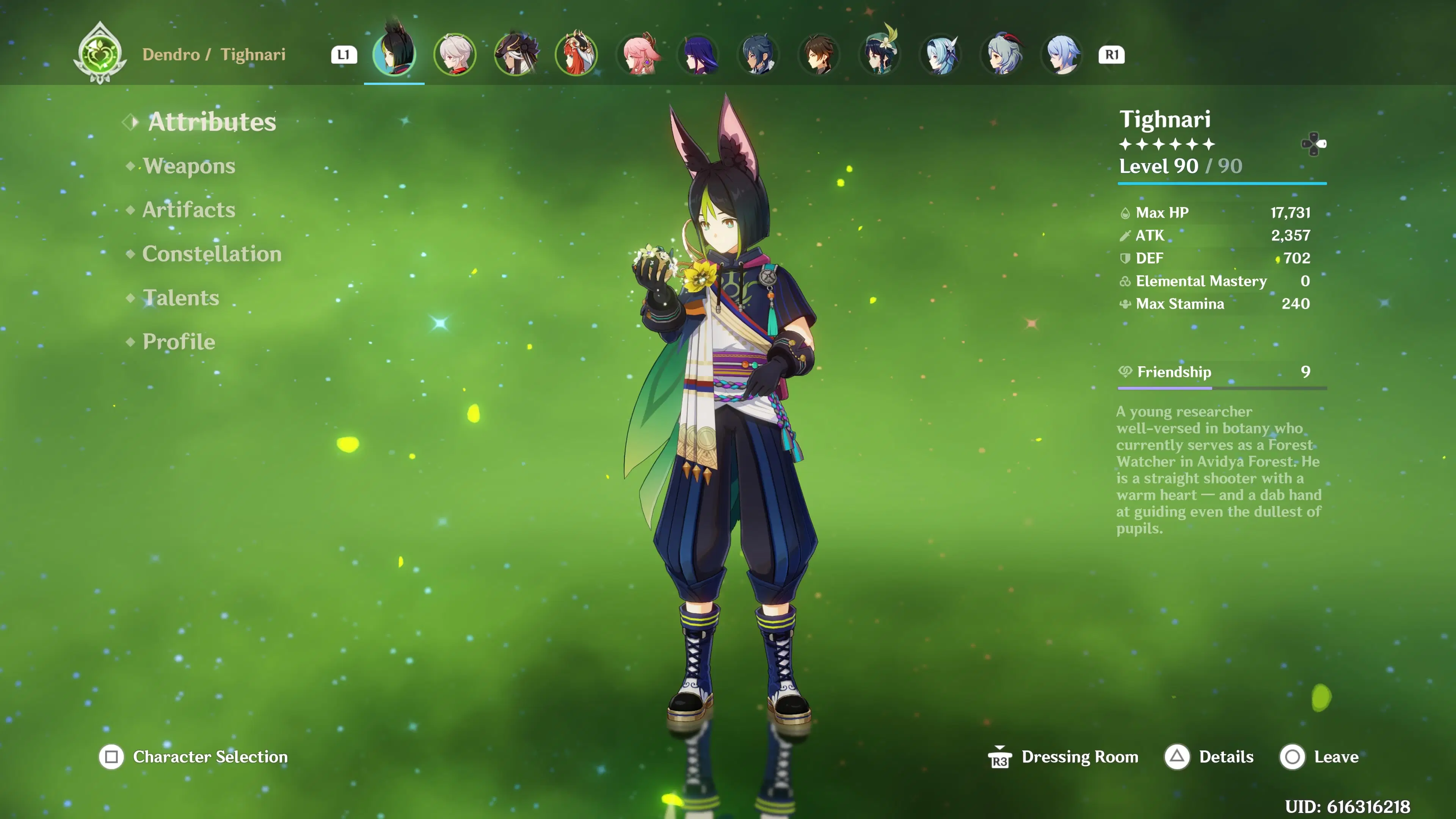The width and height of the screenshot is (1456, 819).
Task: Click the Dendro element emblem
Action: tap(99, 54)
